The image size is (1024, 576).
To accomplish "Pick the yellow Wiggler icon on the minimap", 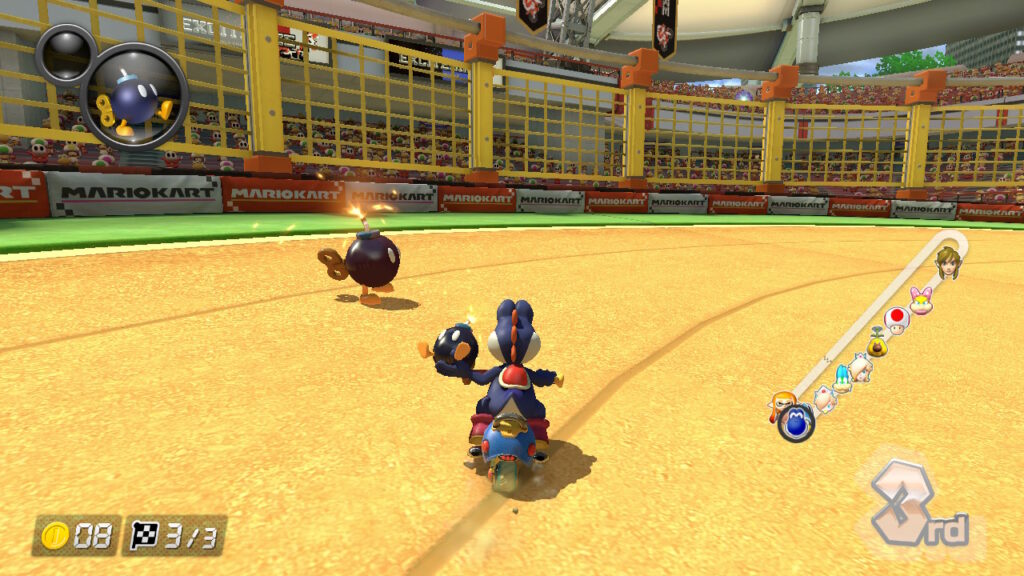I will [x=878, y=345].
